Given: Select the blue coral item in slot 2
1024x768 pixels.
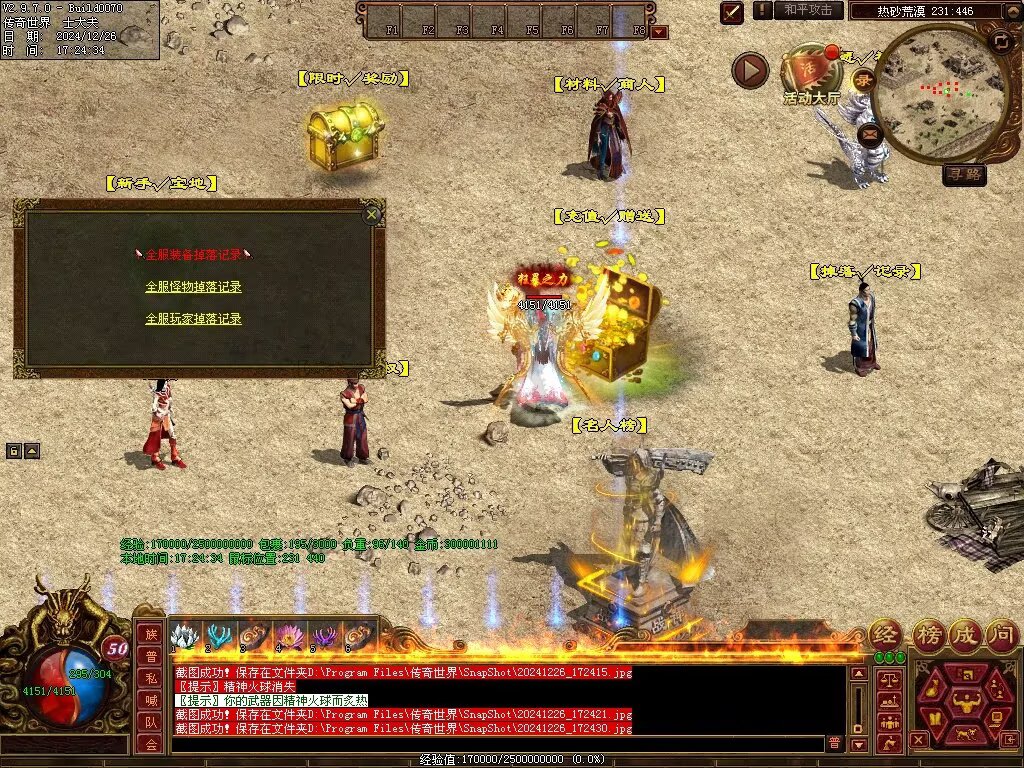Looking at the screenshot, I should [219, 636].
